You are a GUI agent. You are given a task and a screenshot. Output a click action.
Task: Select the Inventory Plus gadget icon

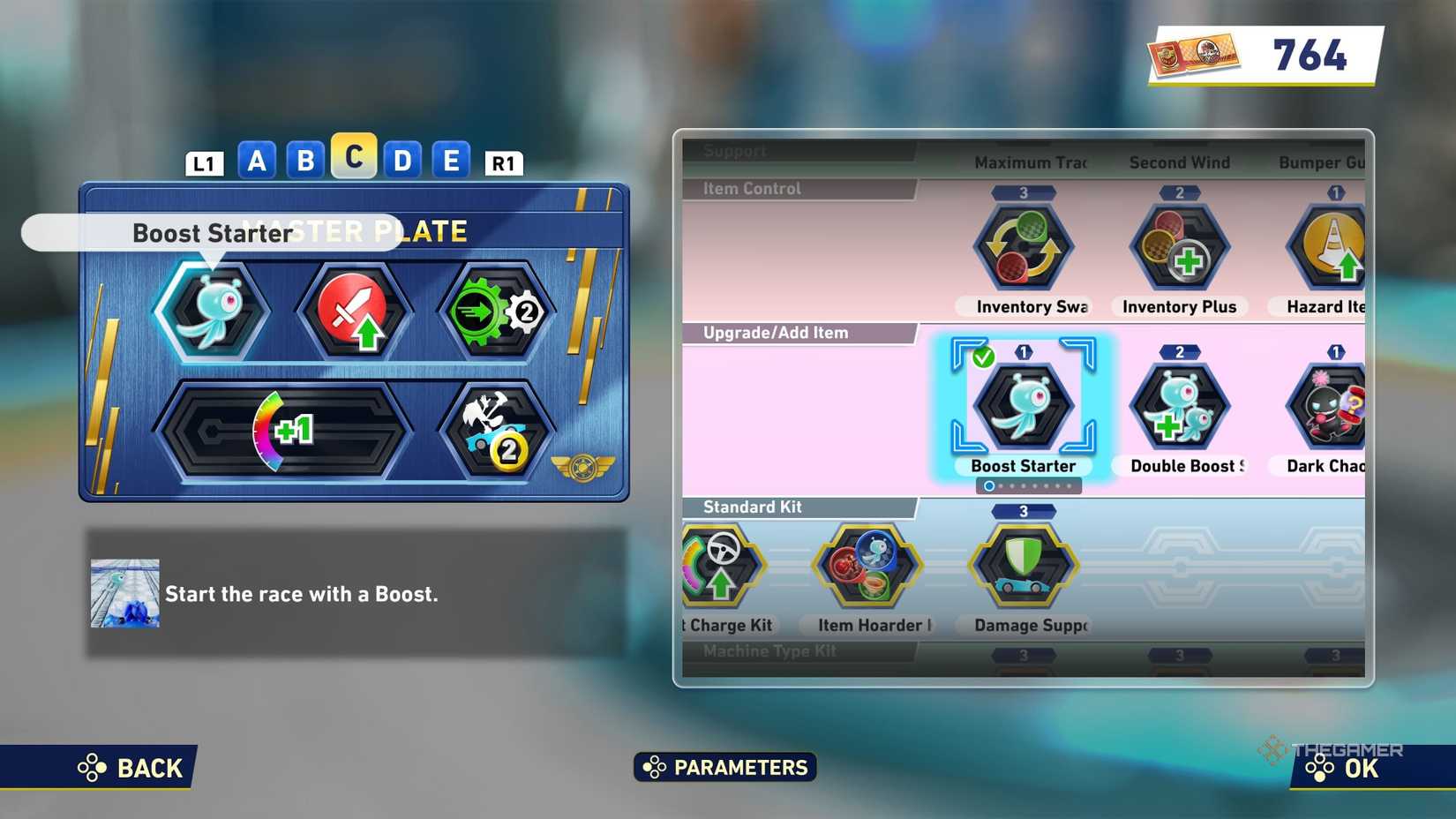[x=1180, y=245]
